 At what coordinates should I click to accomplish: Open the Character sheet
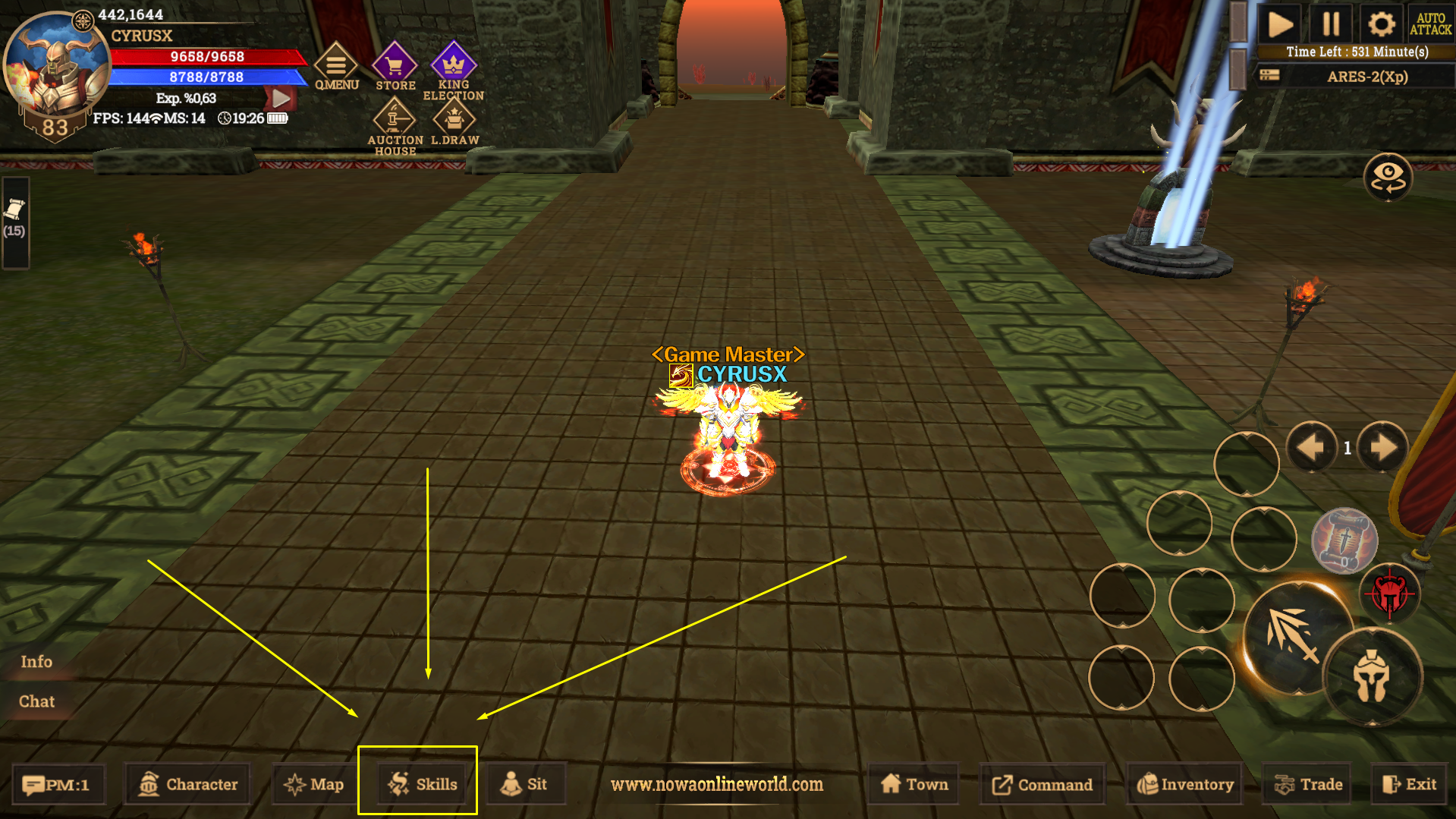click(x=188, y=784)
